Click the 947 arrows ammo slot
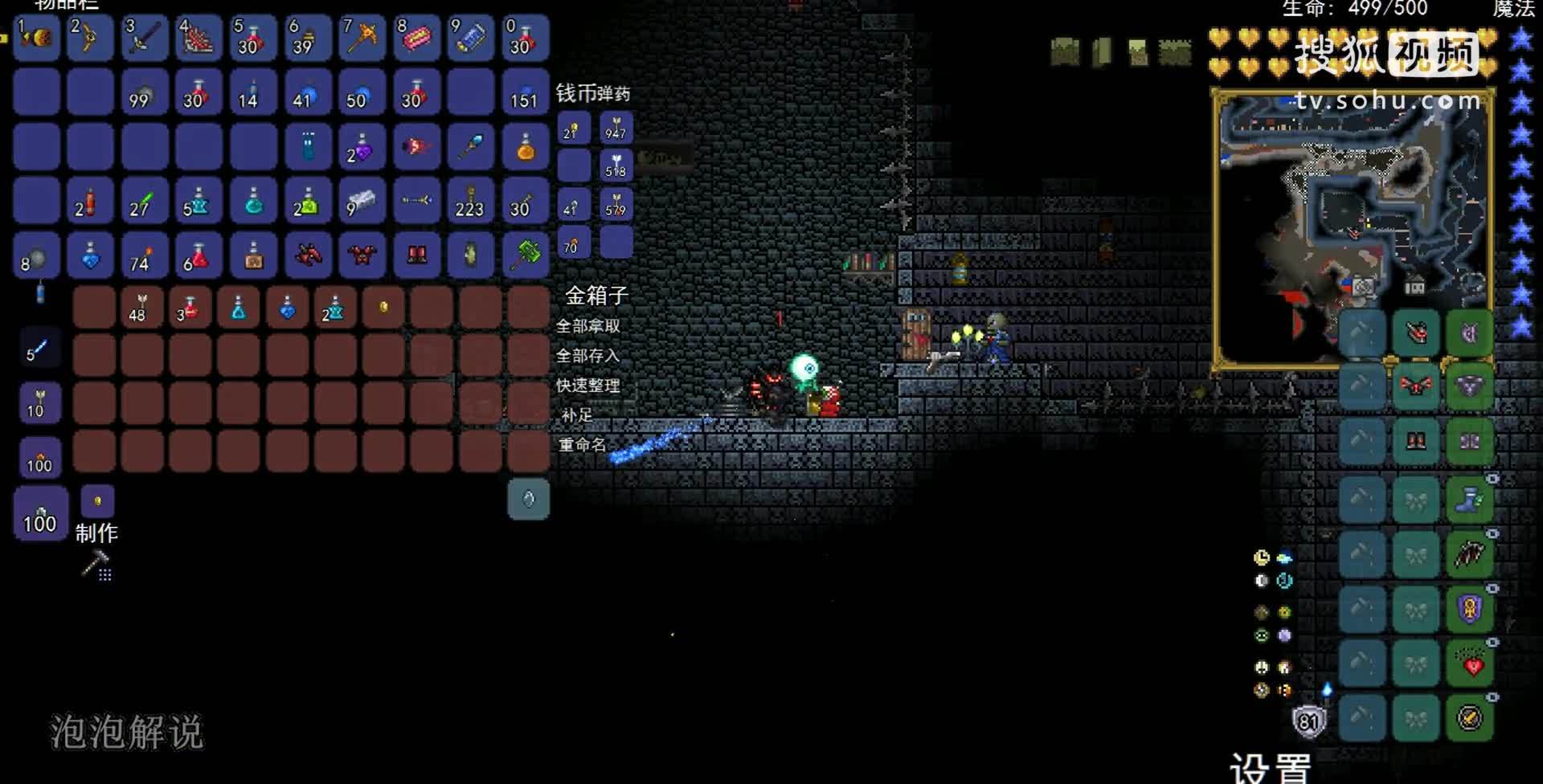1543x784 pixels. 616,129
